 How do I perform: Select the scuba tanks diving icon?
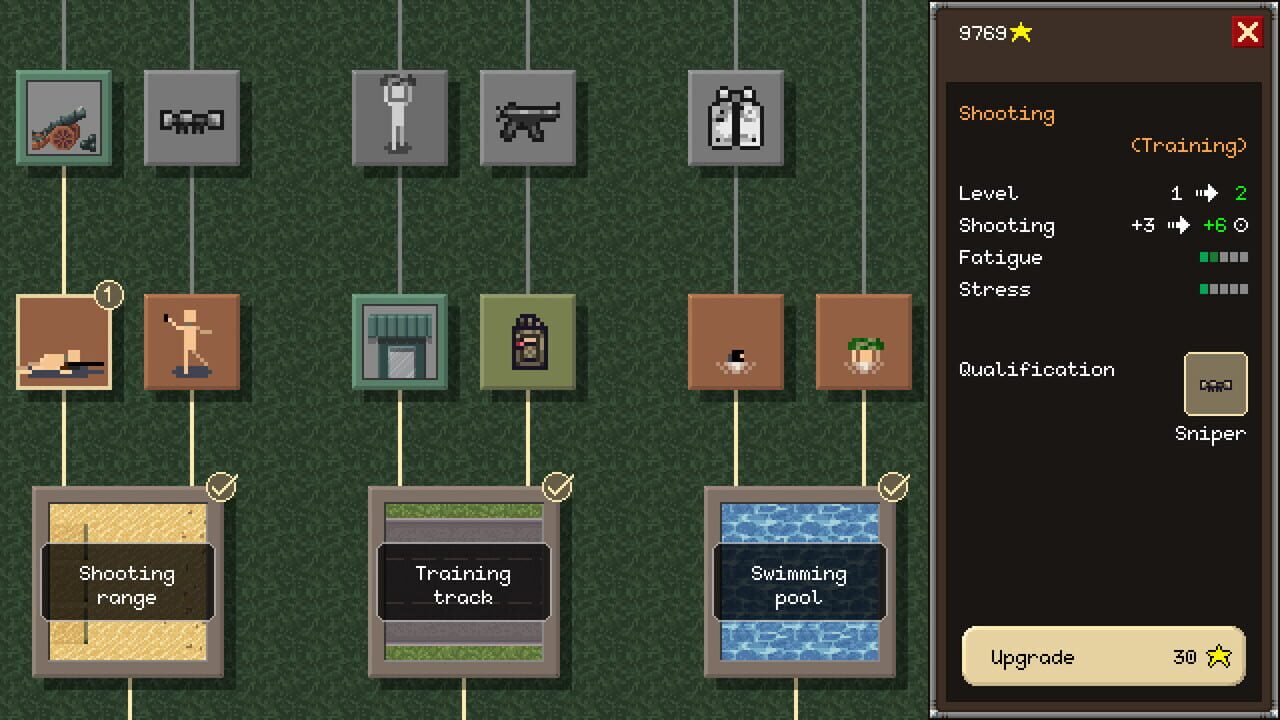click(737, 118)
